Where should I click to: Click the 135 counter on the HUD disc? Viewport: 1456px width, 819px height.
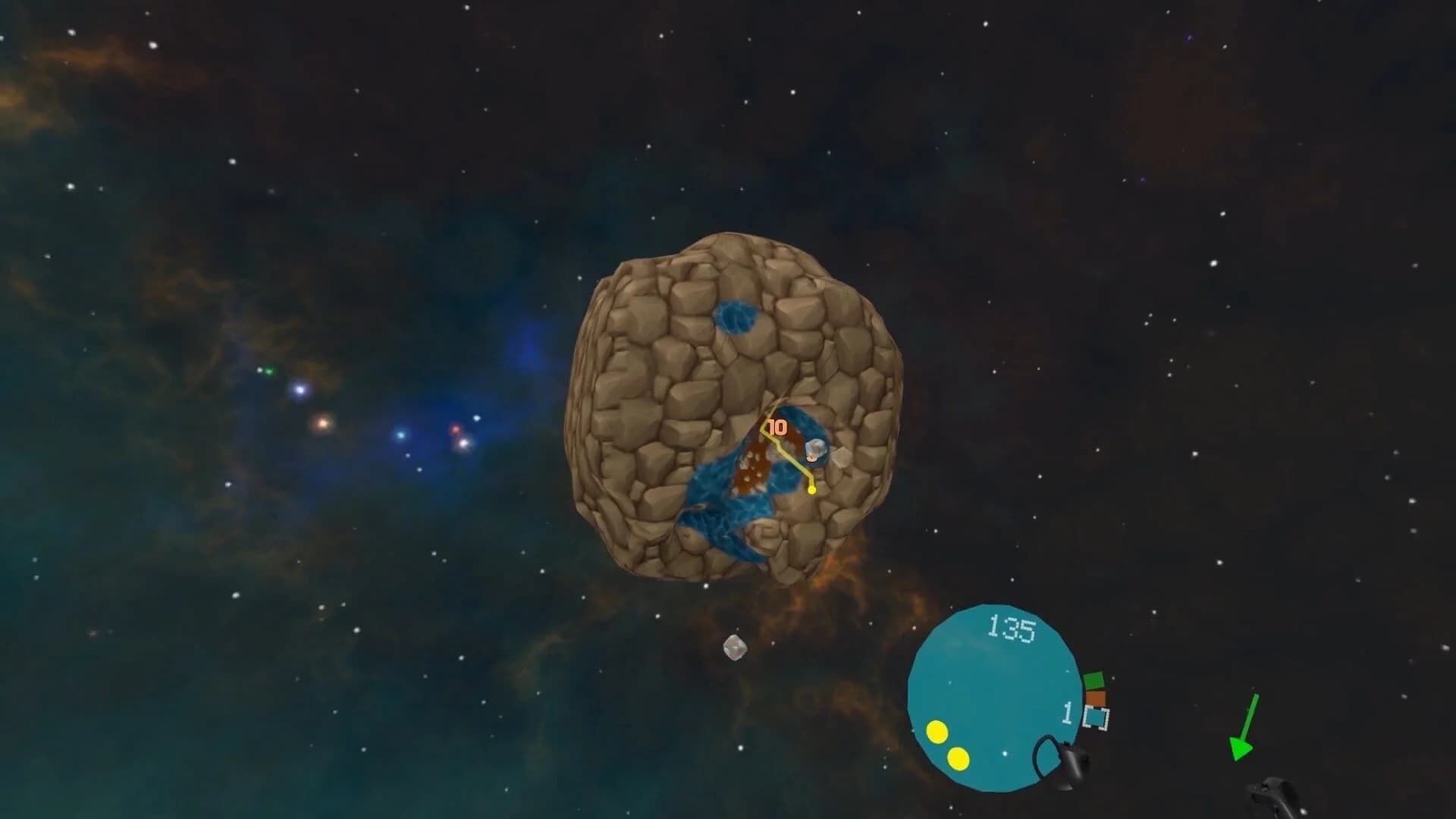click(1012, 626)
